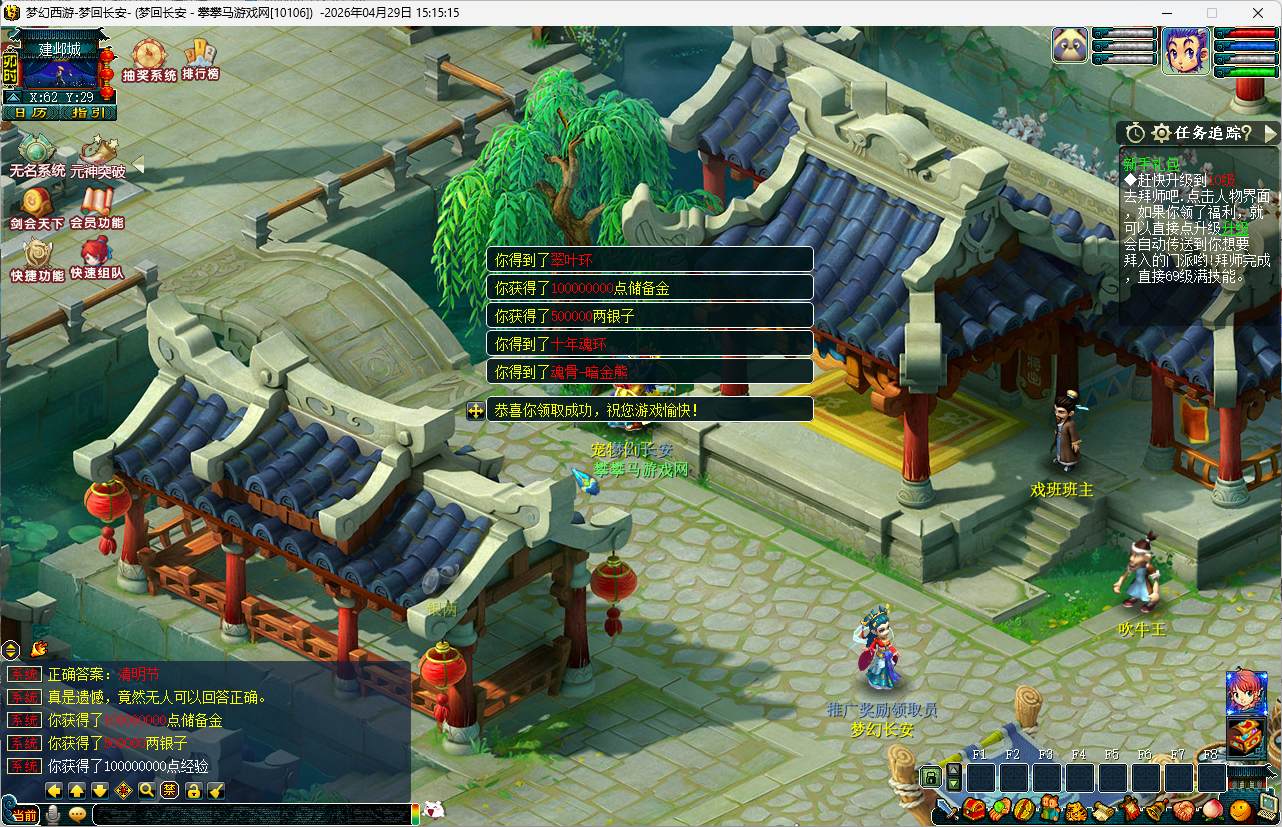
Task: Open the 抽奖系统 lottery wheel
Action: click(149, 56)
